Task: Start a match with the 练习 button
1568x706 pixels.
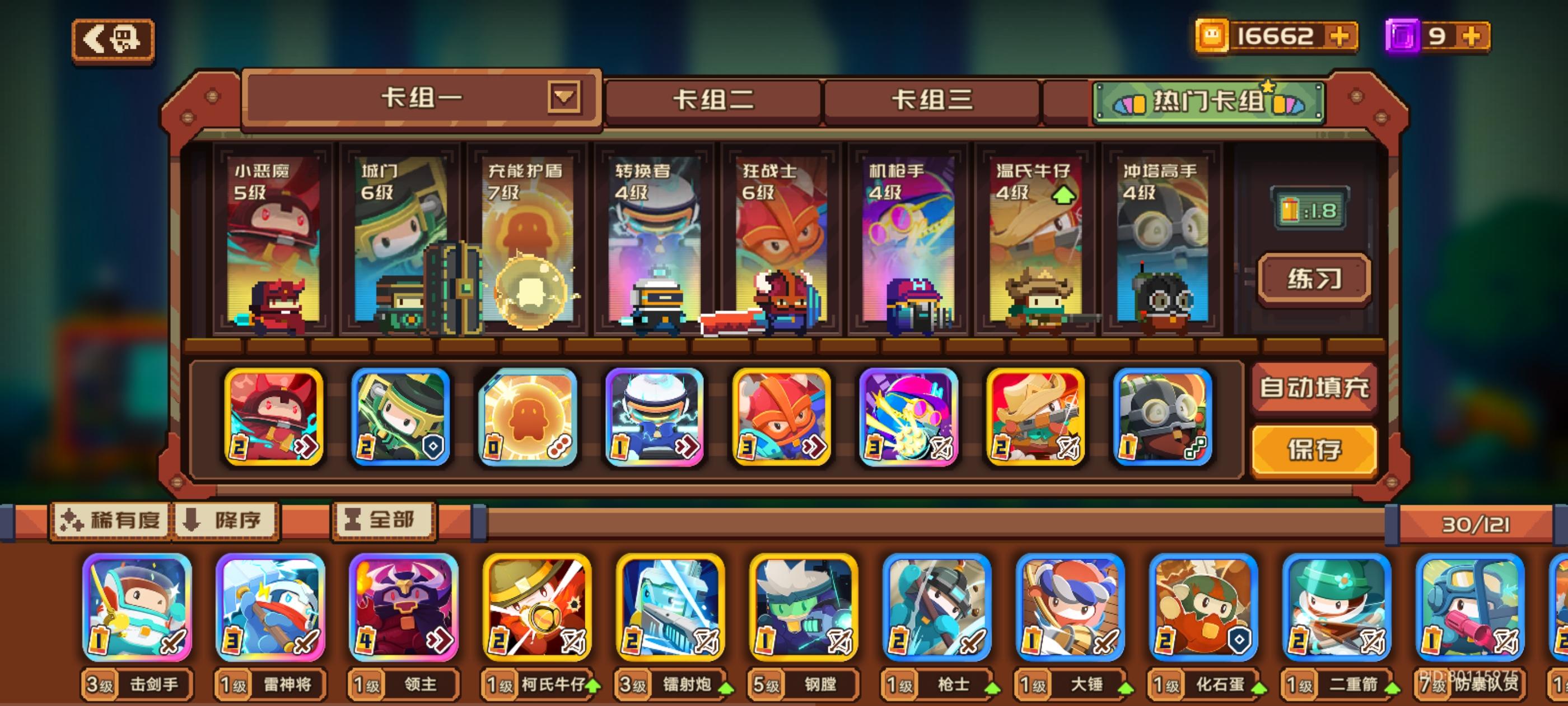Action: (1315, 277)
